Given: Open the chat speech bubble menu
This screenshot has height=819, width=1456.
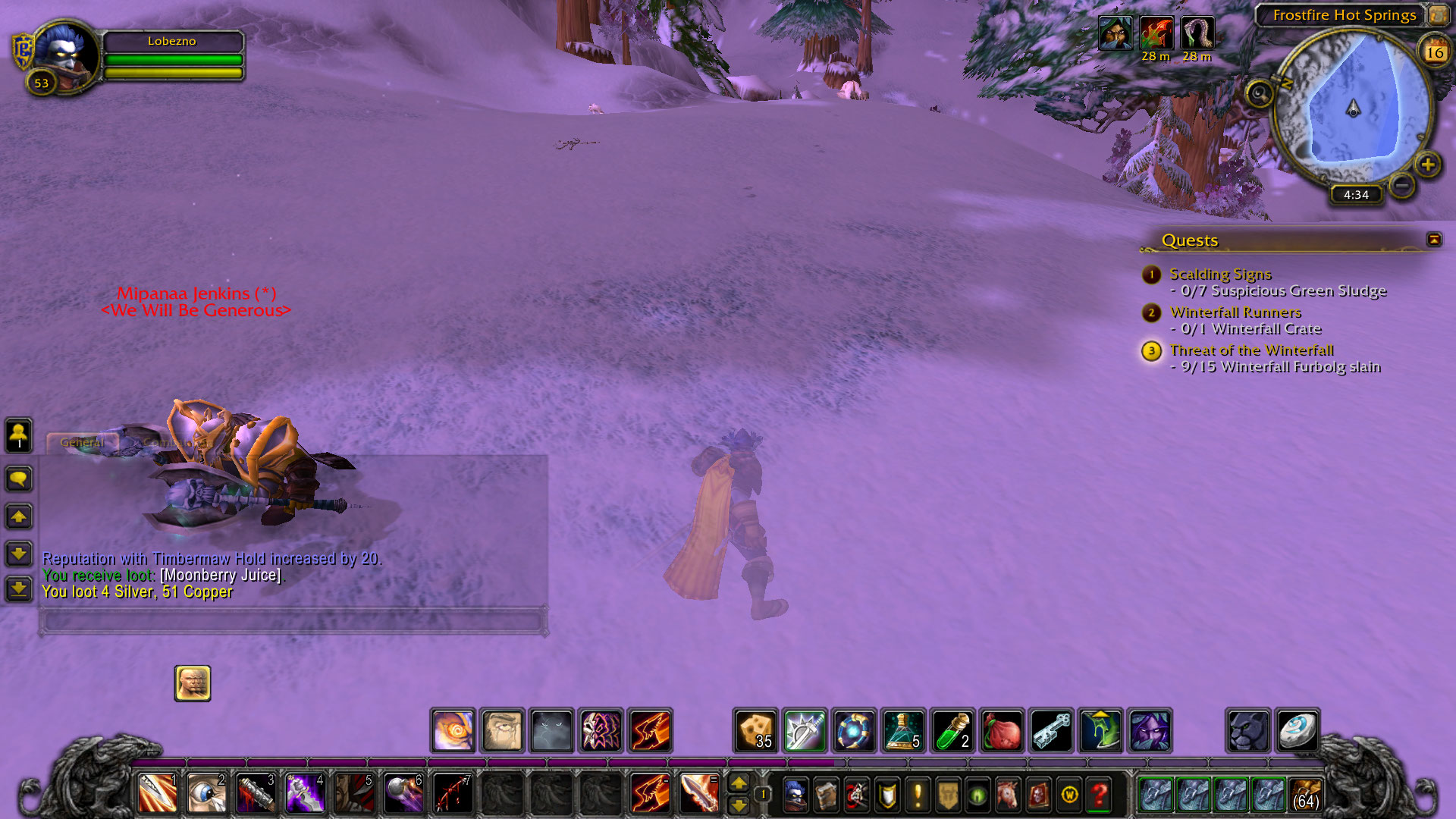Looking at the screenshot, I should tap(19, 479).
